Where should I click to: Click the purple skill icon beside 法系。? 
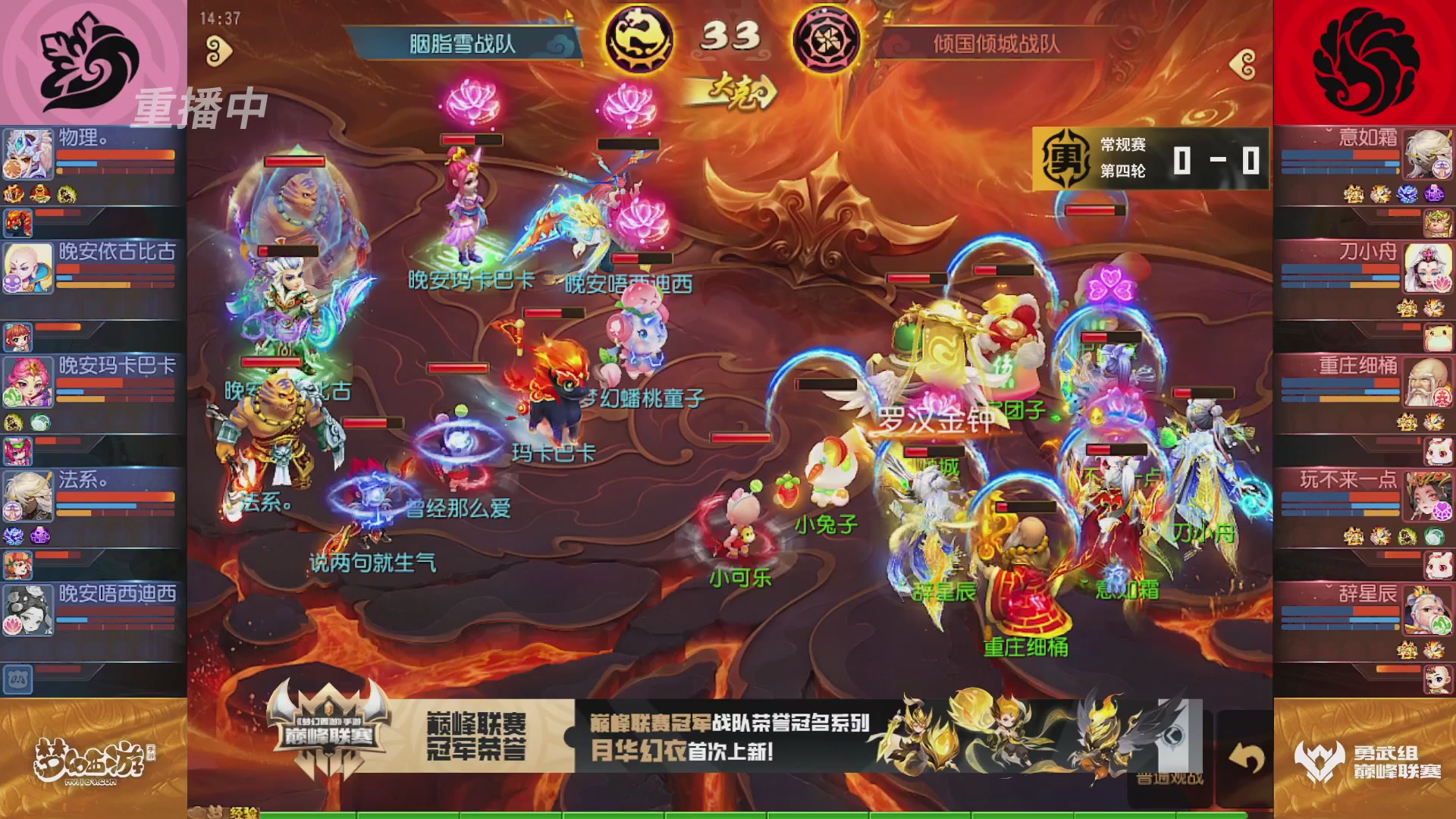tap(40, 535)
